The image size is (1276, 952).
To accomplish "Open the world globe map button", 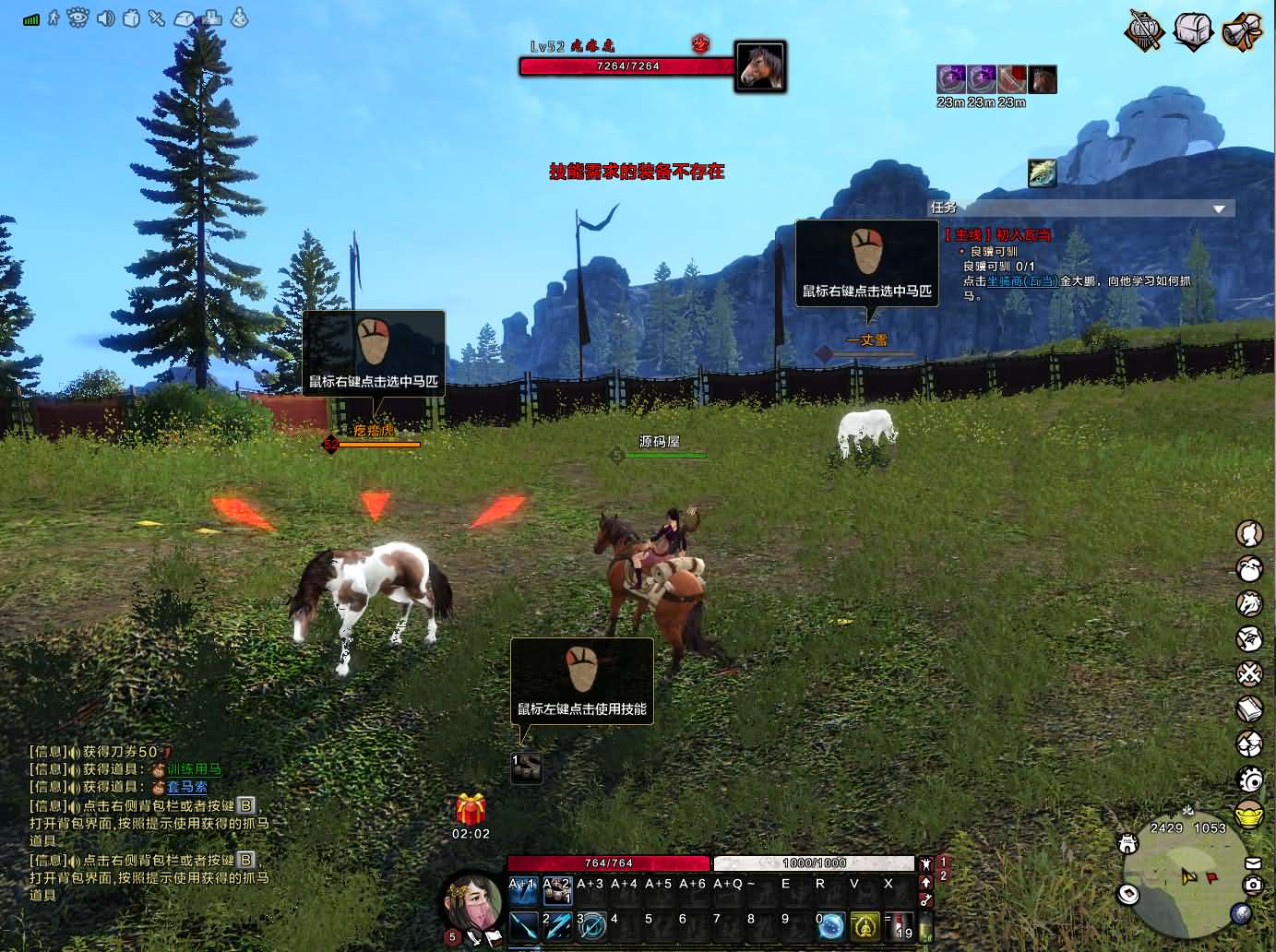I will click(x=1241, y=913).
